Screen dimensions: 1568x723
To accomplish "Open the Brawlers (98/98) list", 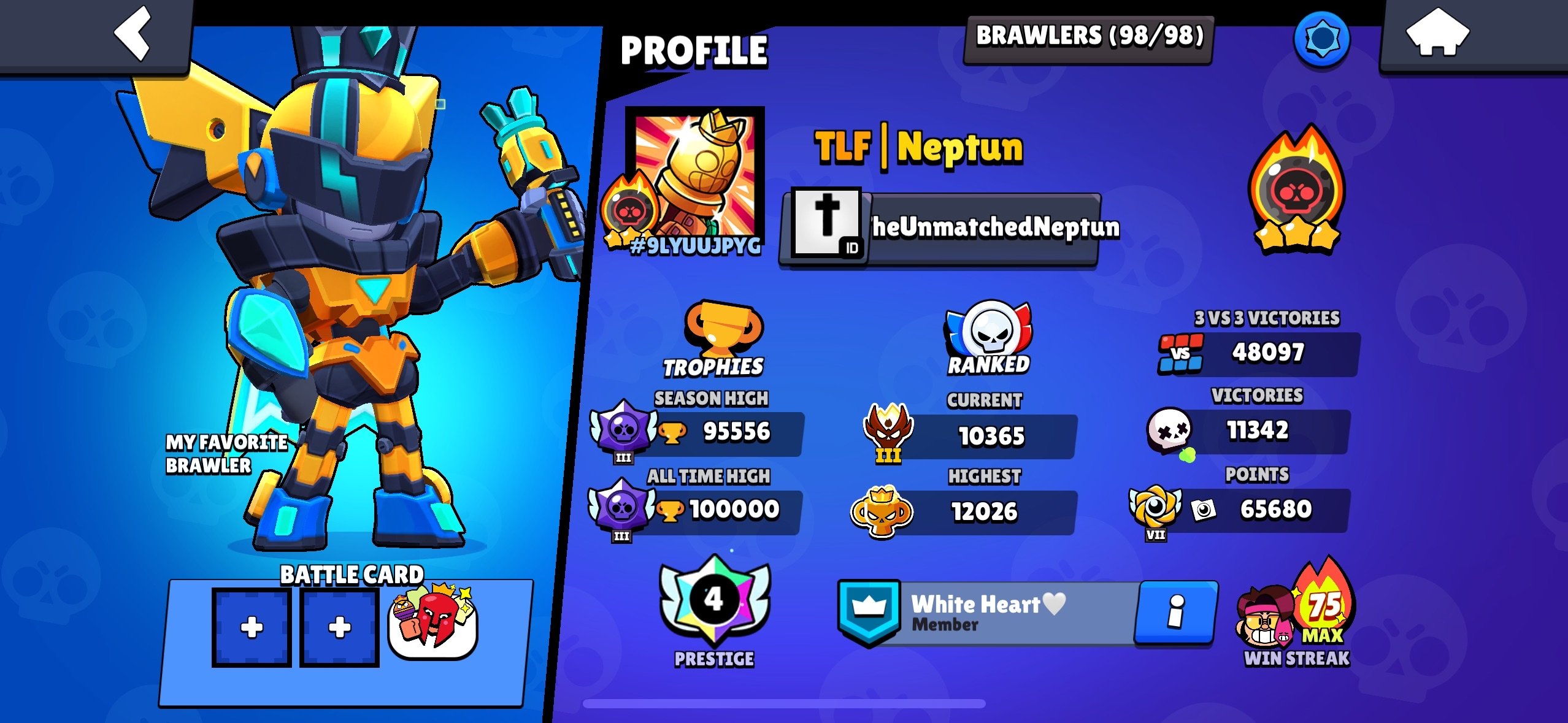I will click(1089, 37).
